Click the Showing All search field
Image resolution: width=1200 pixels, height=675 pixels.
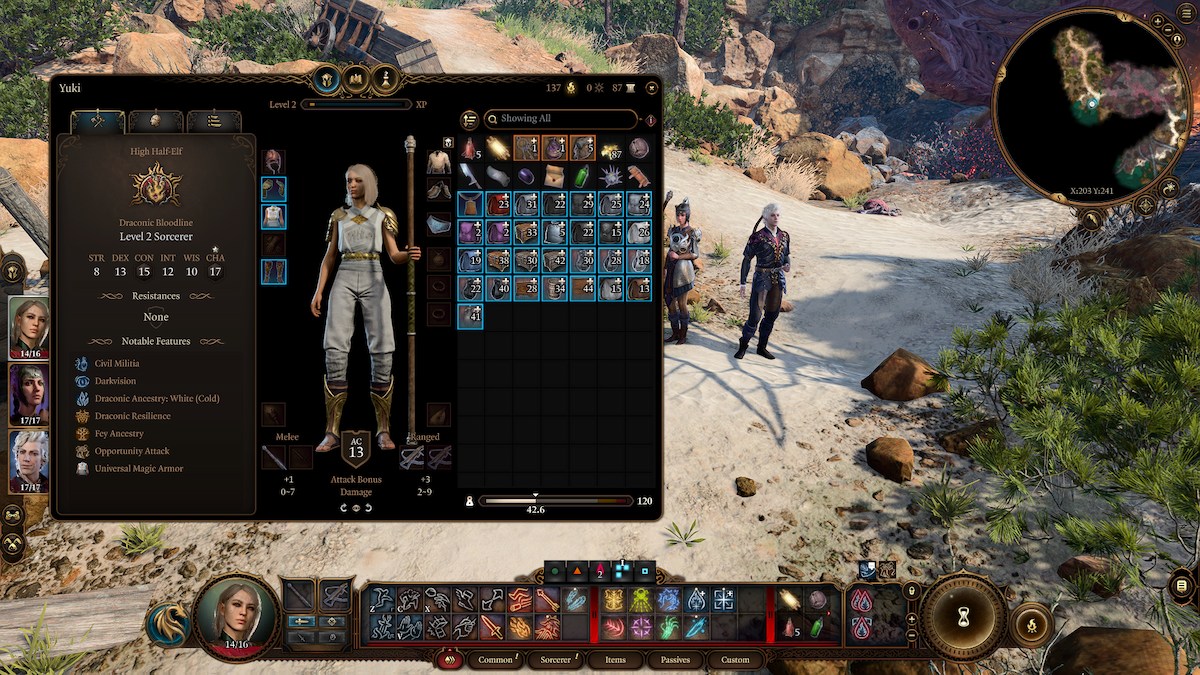coord(561,119)
